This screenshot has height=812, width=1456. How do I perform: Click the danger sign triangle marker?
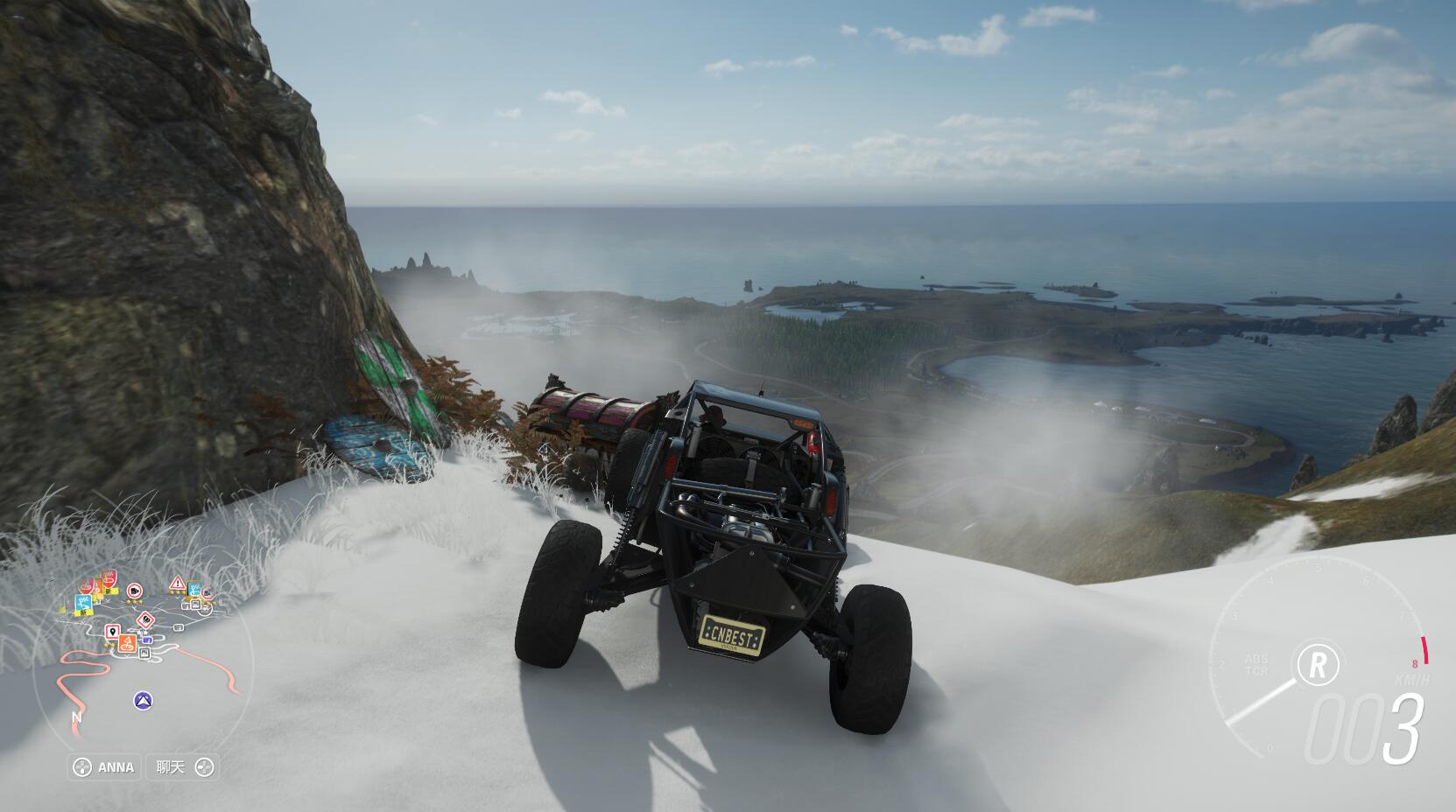(x=177, y=583)
